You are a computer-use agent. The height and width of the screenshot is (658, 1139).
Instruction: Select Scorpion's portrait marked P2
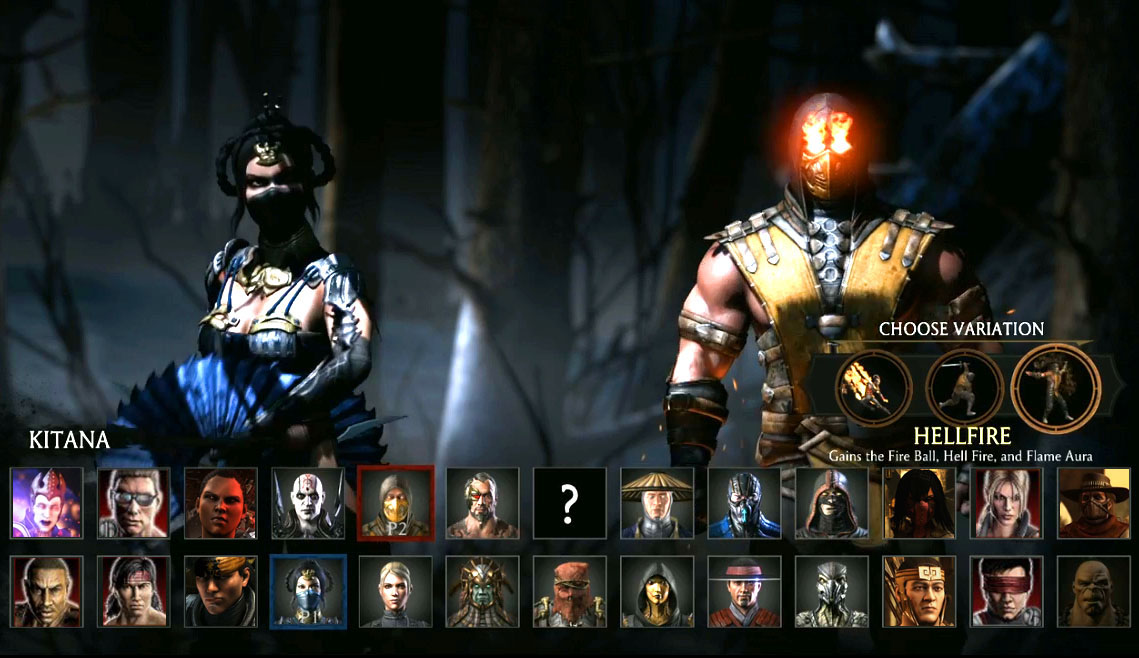click(395, 502)
